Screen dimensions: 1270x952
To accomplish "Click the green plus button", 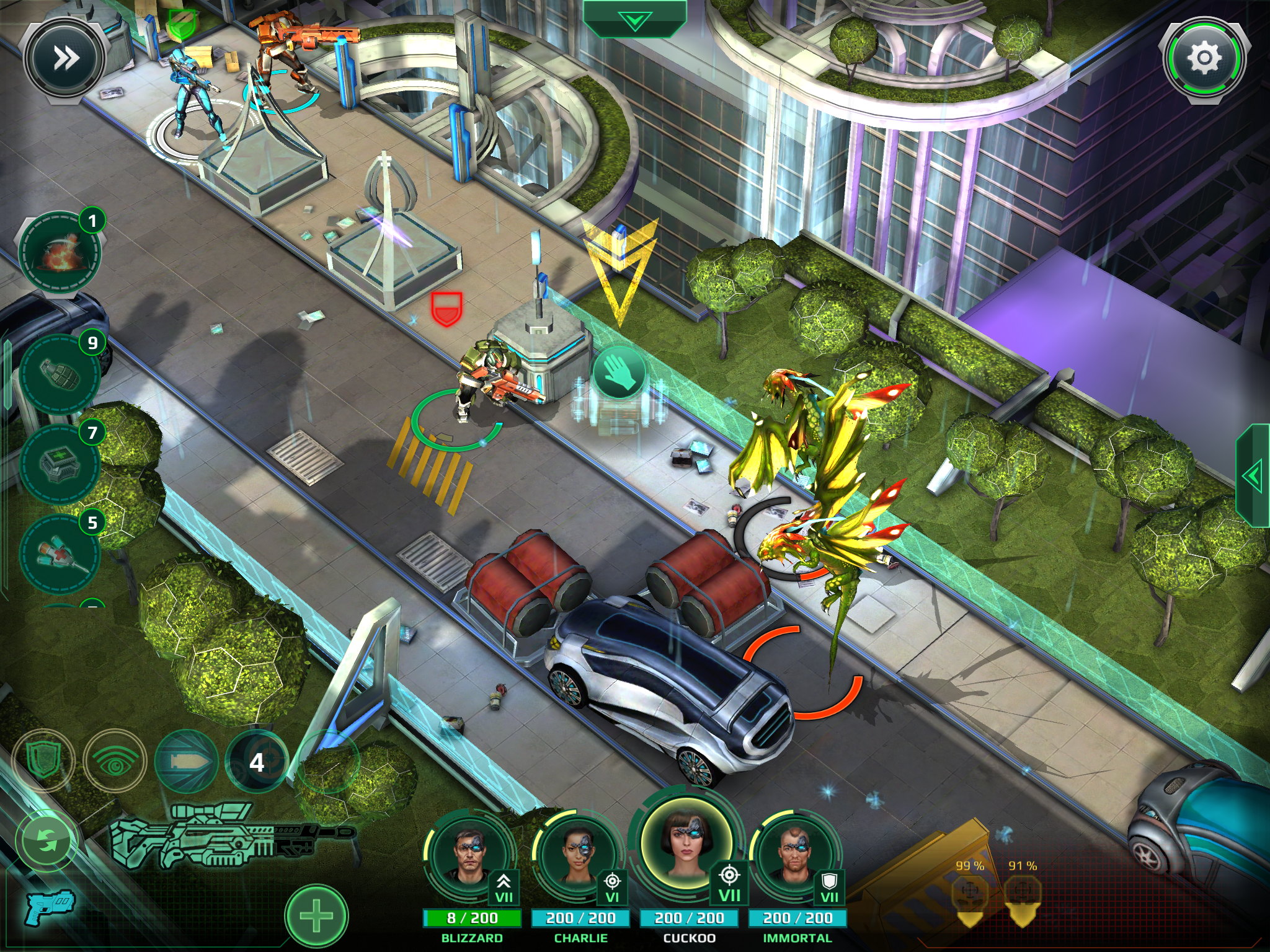I will 316,916.
